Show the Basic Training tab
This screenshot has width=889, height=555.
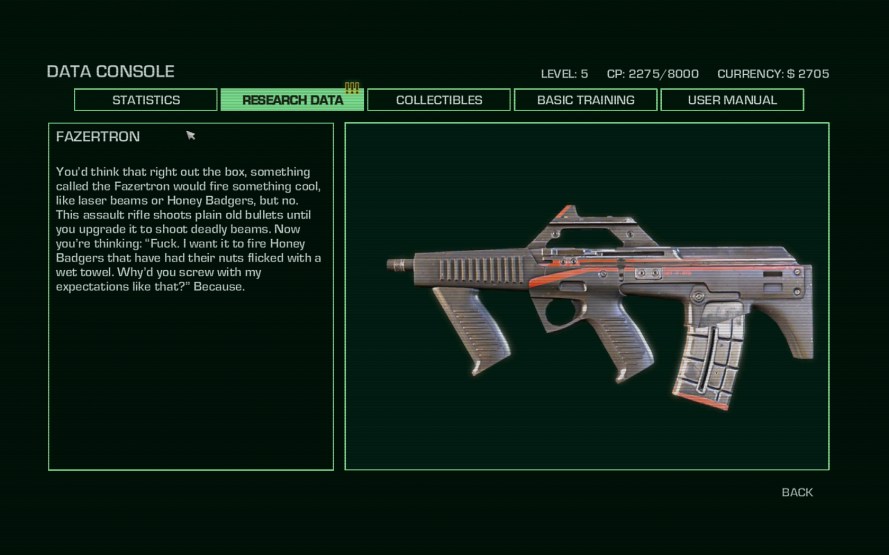(x=585, y=100)
